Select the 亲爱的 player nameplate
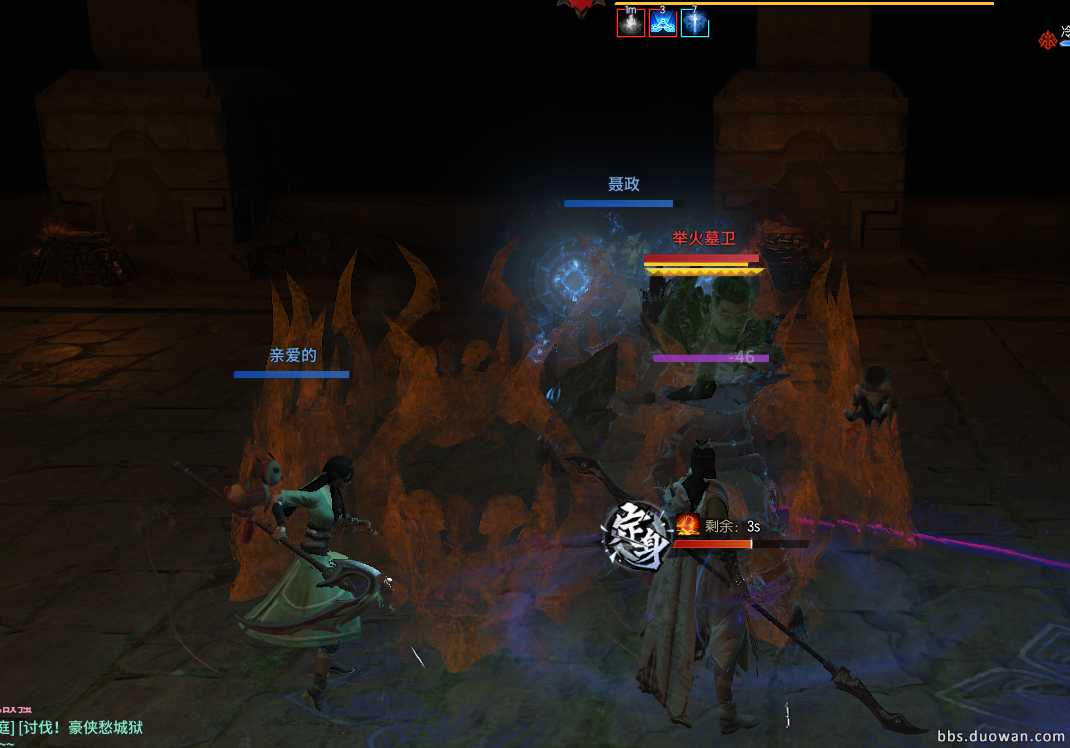Image resolution: width=1070 pixels, height=748 pixels. tap(291, 355)
